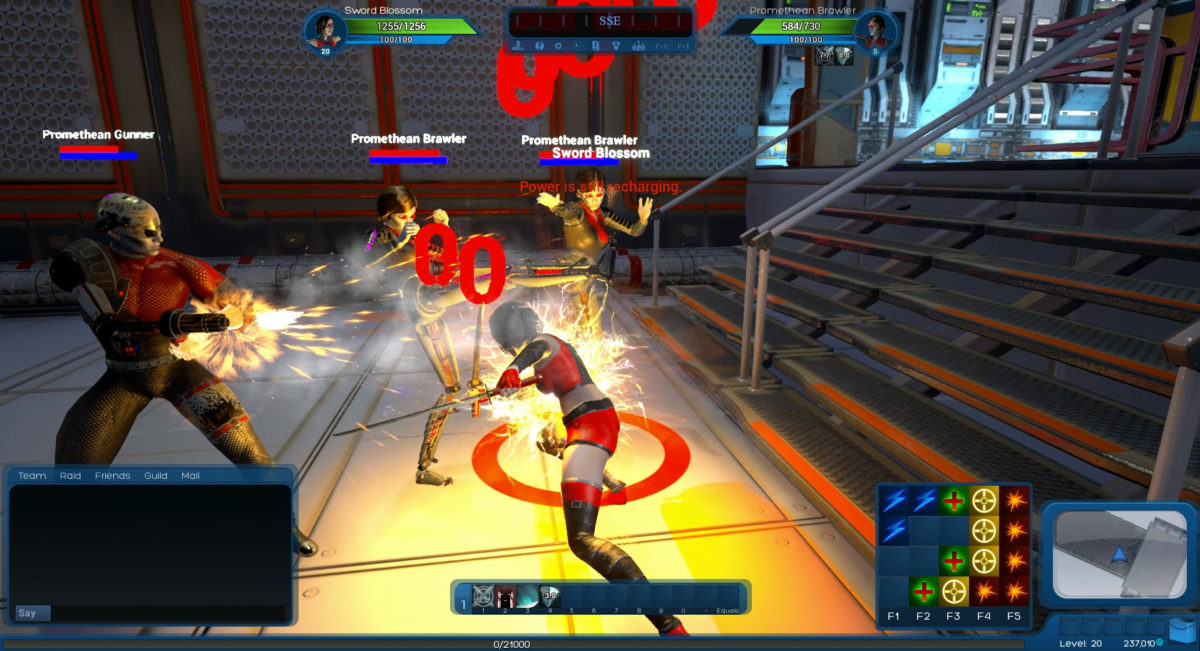Click Sword Blossom's player portrait

pos(325,30)
